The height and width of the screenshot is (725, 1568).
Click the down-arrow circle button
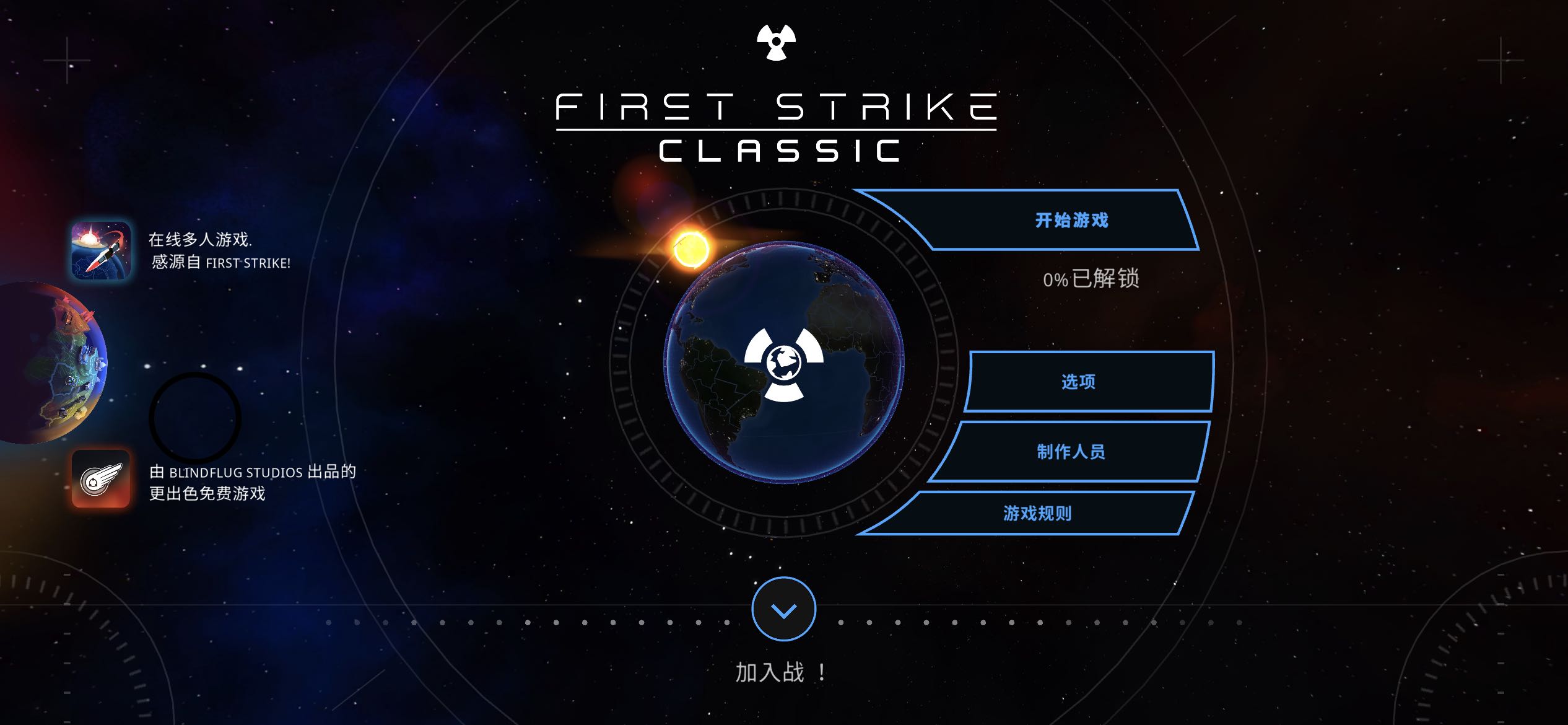click(x=783, y=610)
